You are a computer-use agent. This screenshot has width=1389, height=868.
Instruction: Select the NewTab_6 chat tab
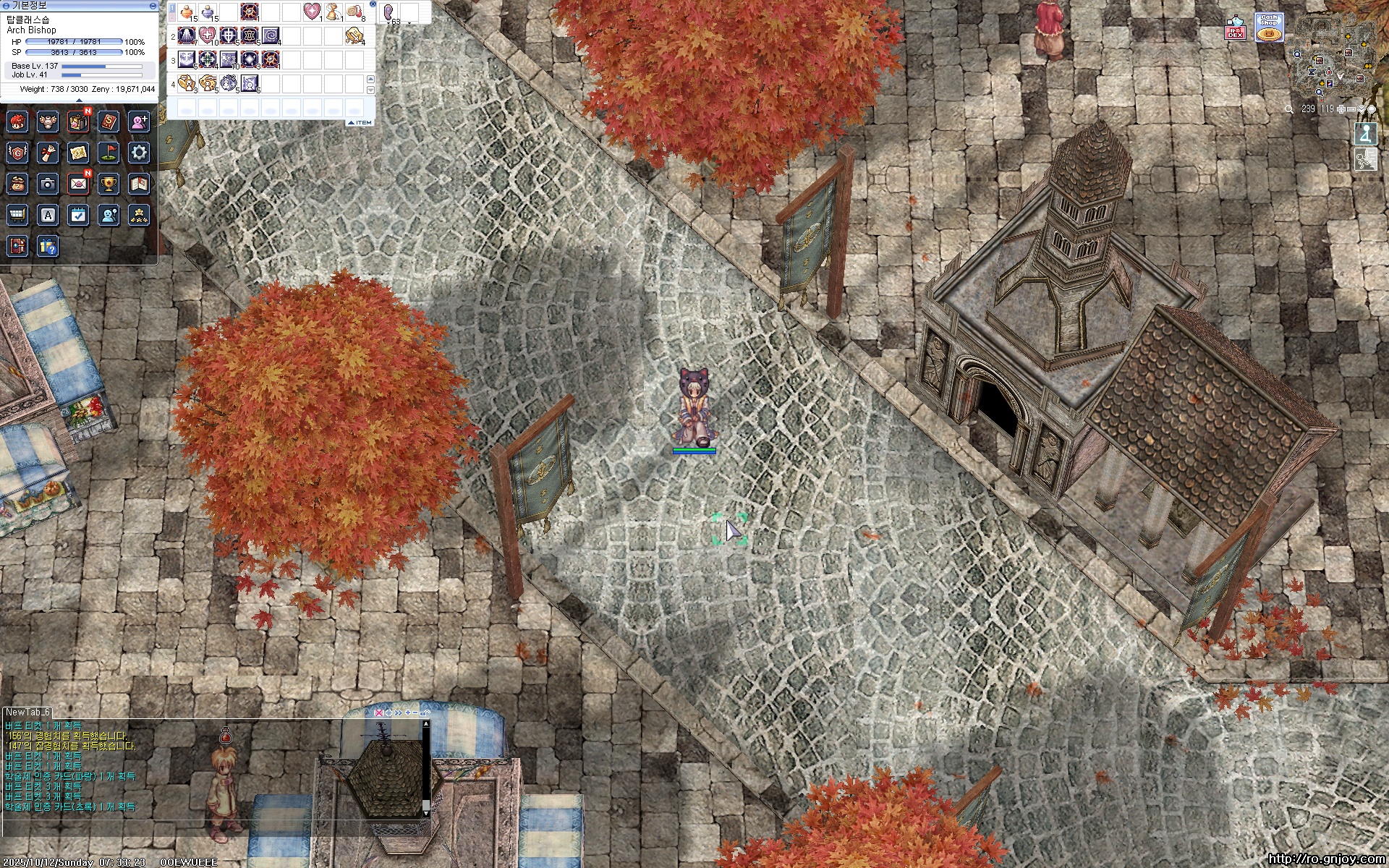27,712
